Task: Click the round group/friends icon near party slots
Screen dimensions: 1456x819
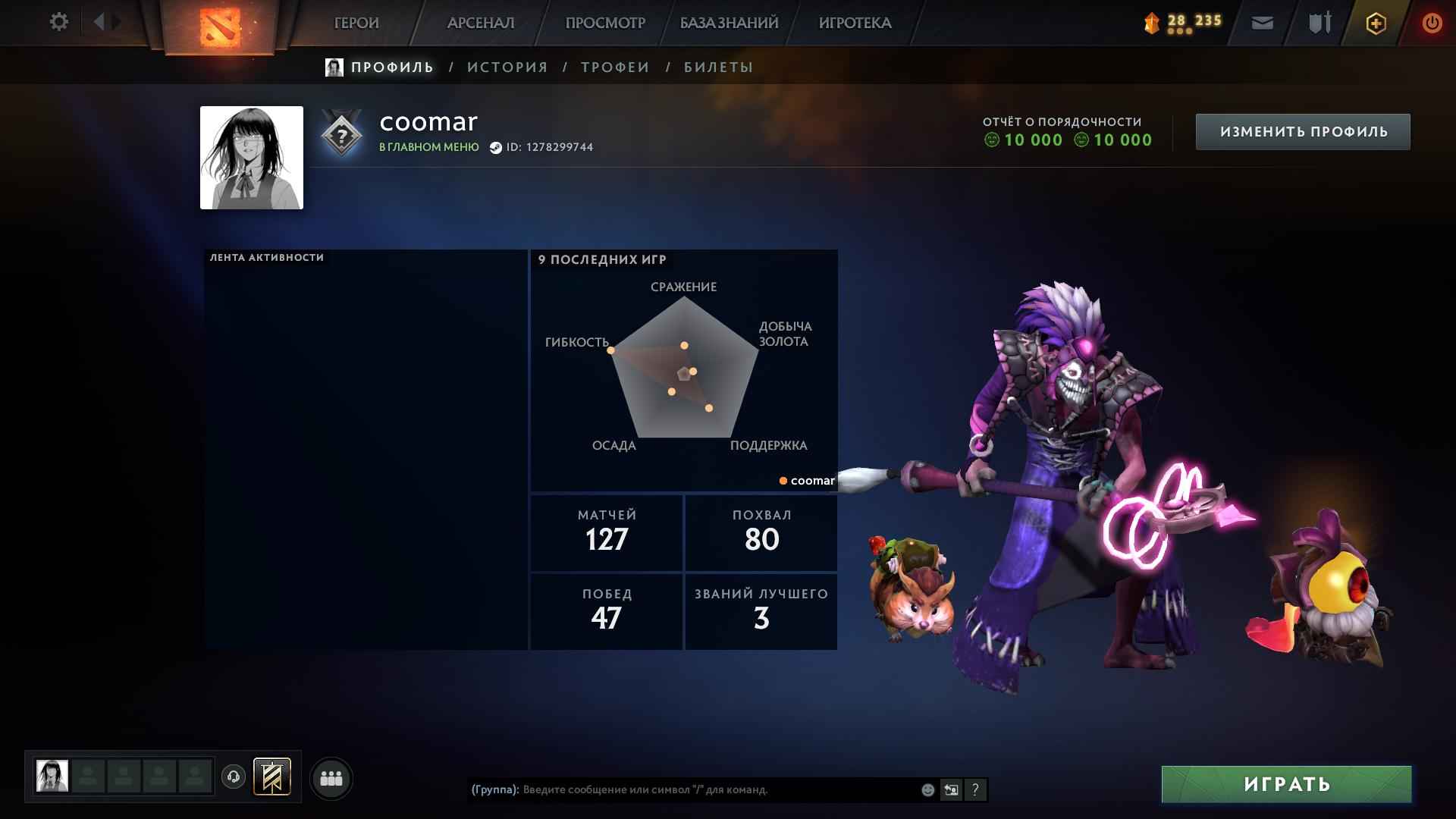Action: [x=330, y=777]
